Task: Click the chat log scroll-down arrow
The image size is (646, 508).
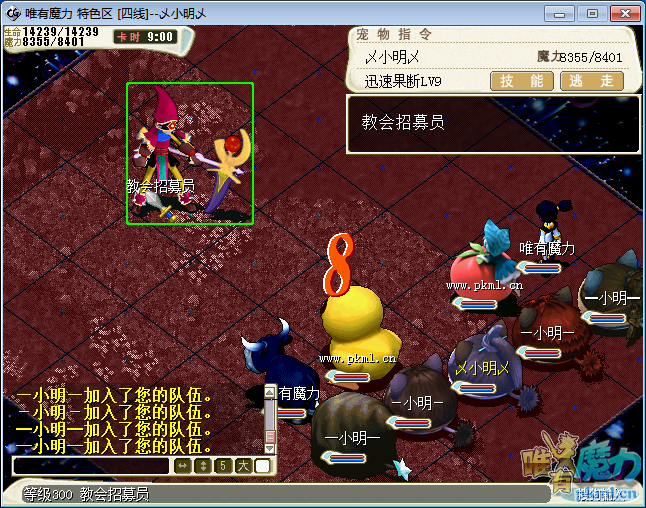Action: [x=269, y=447]
